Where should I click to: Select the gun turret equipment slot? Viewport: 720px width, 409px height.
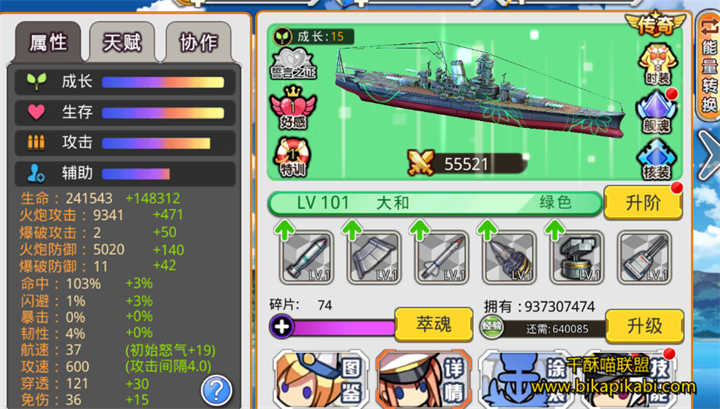tap(576, 258)
